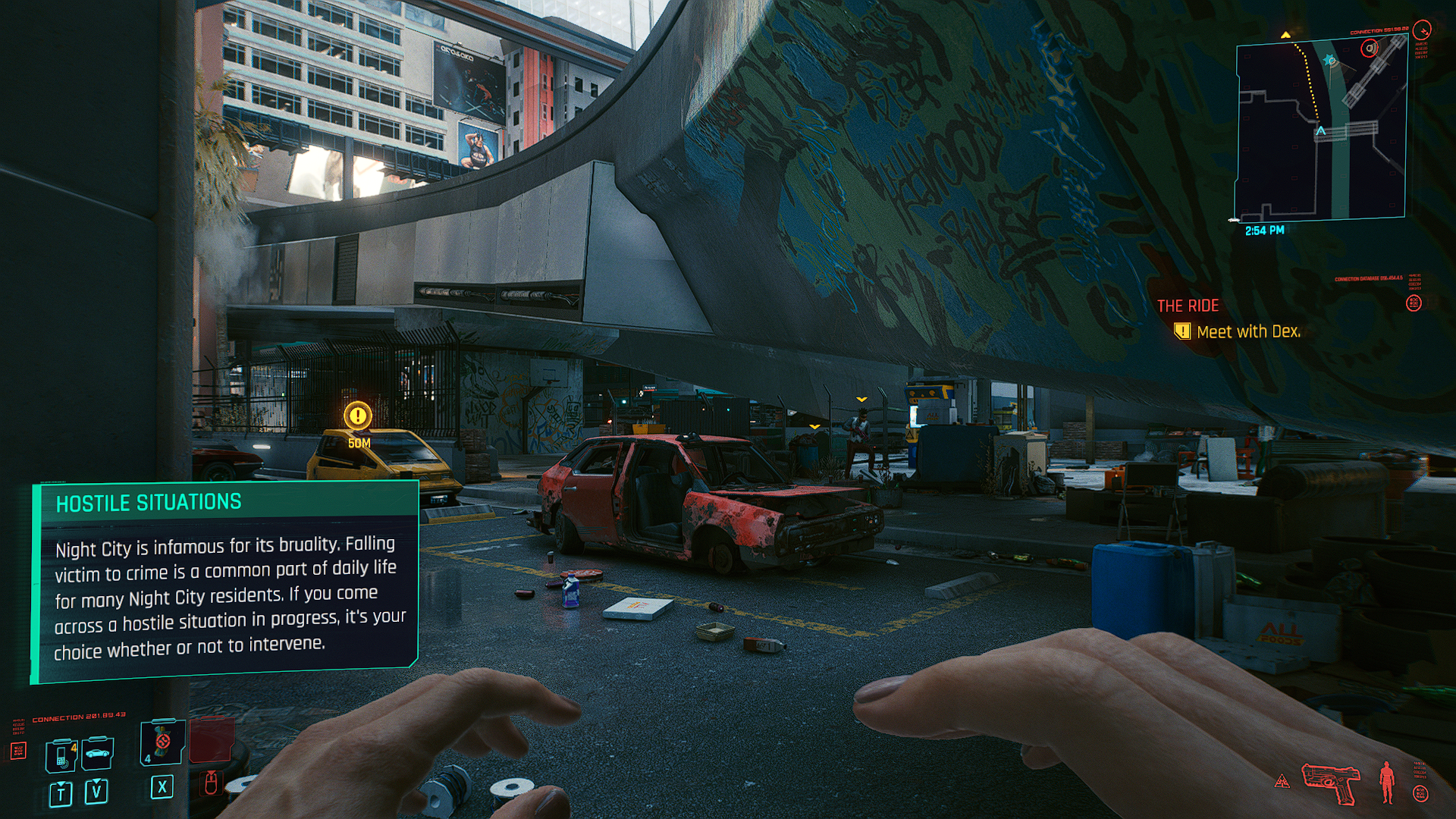Click the Meet with Dex objective
The image size is (1456, 819).
tap(1247, 331)
